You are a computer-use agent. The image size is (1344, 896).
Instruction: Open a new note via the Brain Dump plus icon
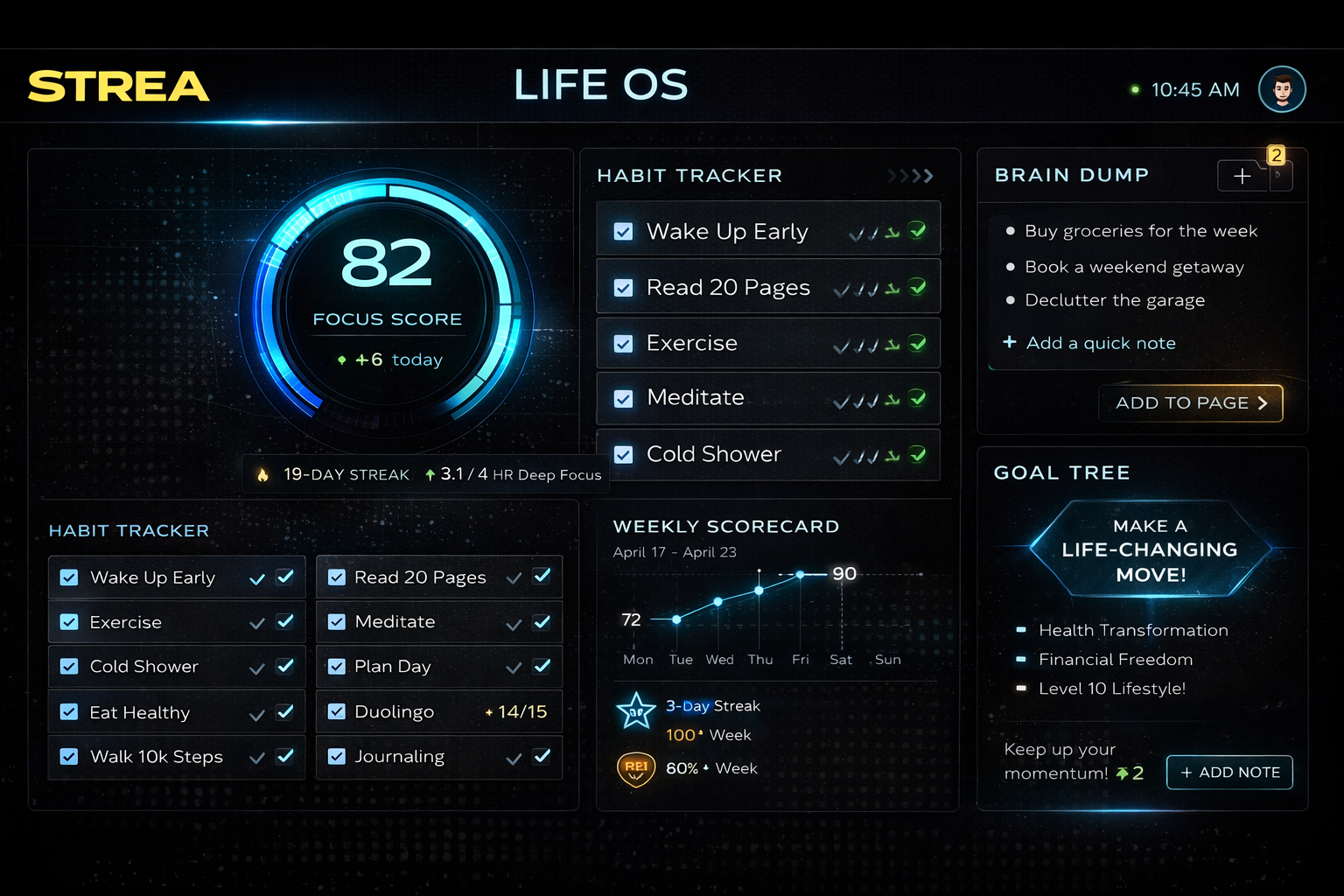pyautogui.click(x=1242, y=176)
